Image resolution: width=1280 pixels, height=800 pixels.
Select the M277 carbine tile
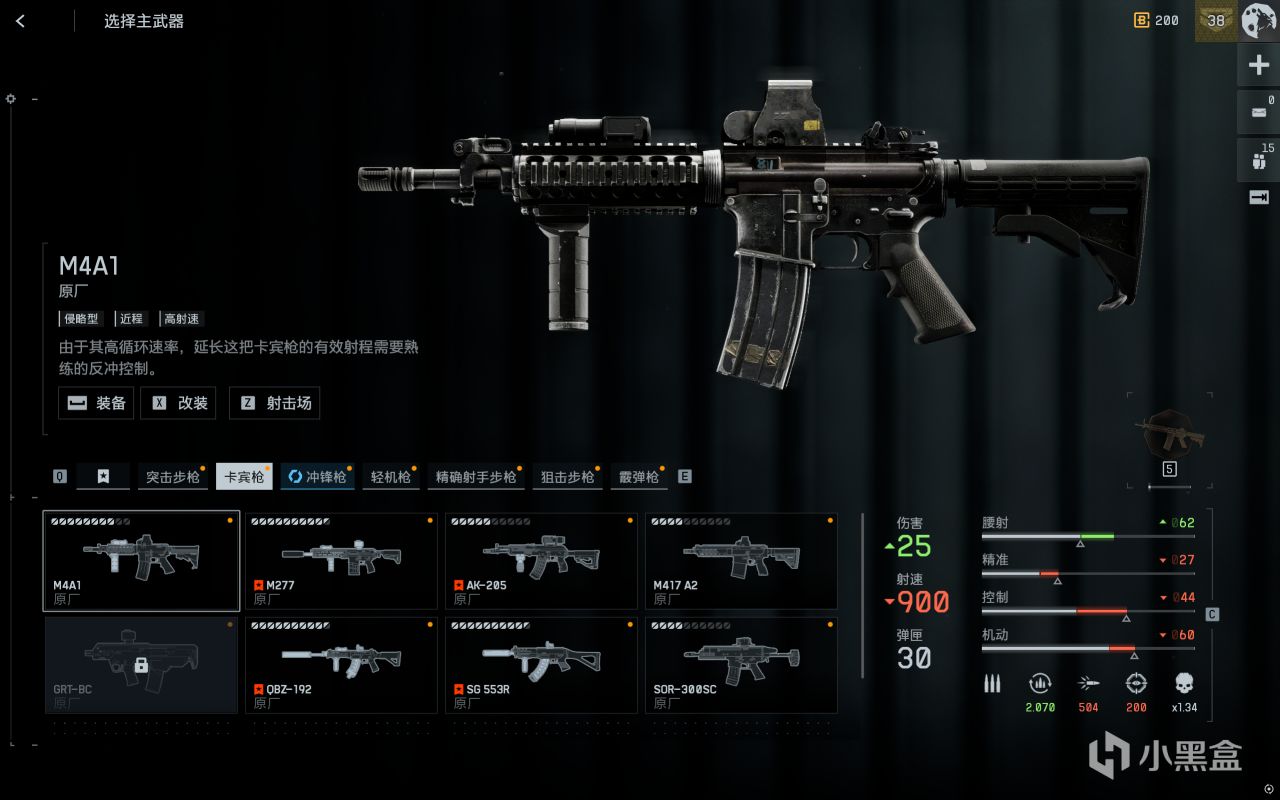coord(341,560)
